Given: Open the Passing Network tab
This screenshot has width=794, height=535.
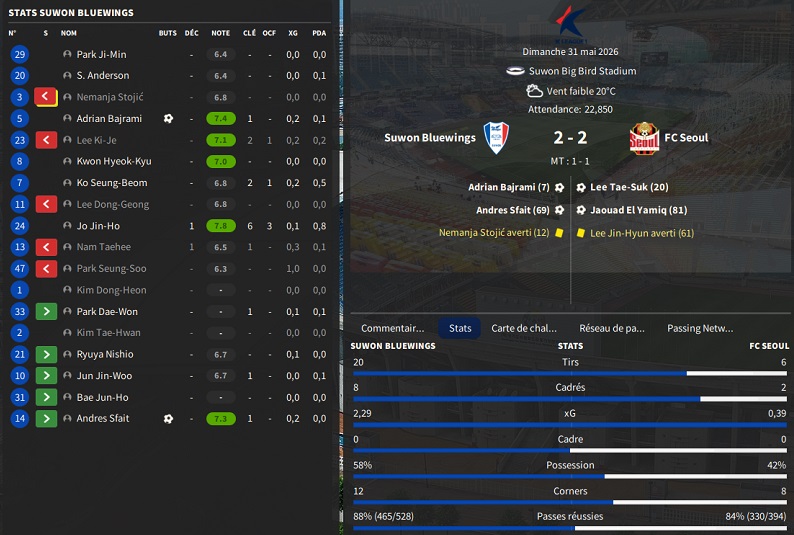Looking at the screenshot, I should click(700, 328).
